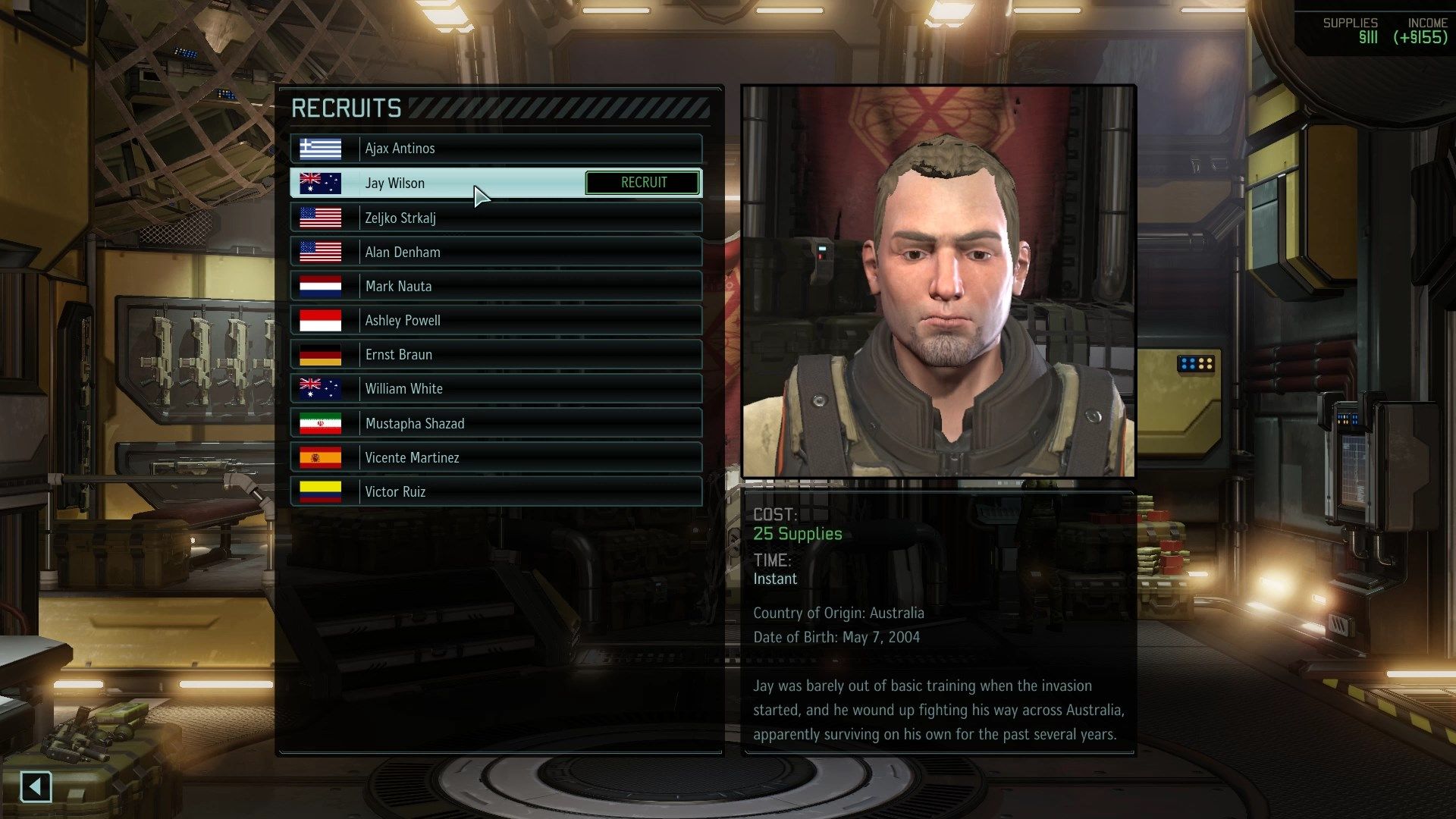The image size is (1456, 819).
Task: Choose recruit Ernst Braun
Action: 496,354
